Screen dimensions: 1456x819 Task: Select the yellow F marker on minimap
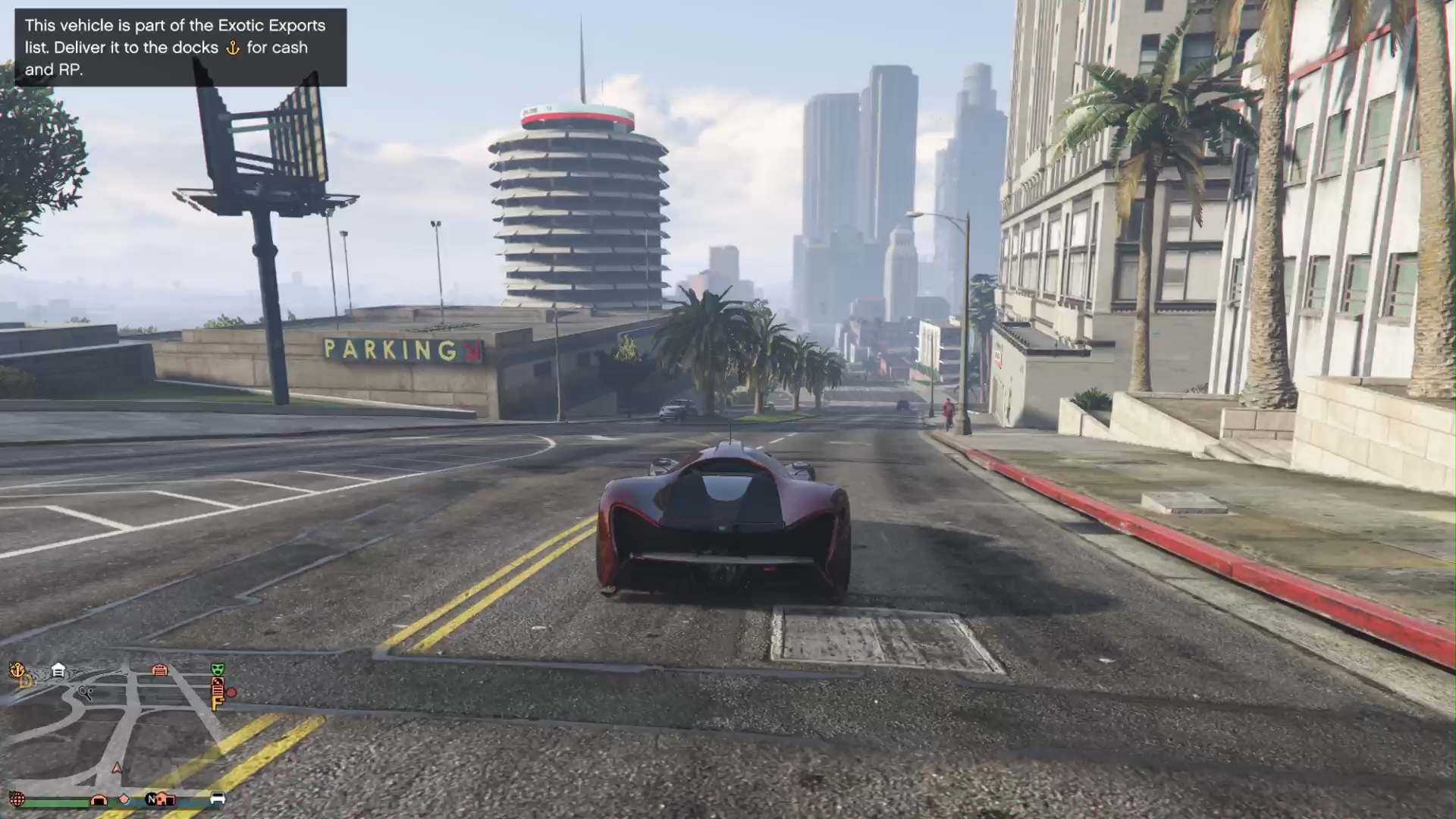point(216,704)
